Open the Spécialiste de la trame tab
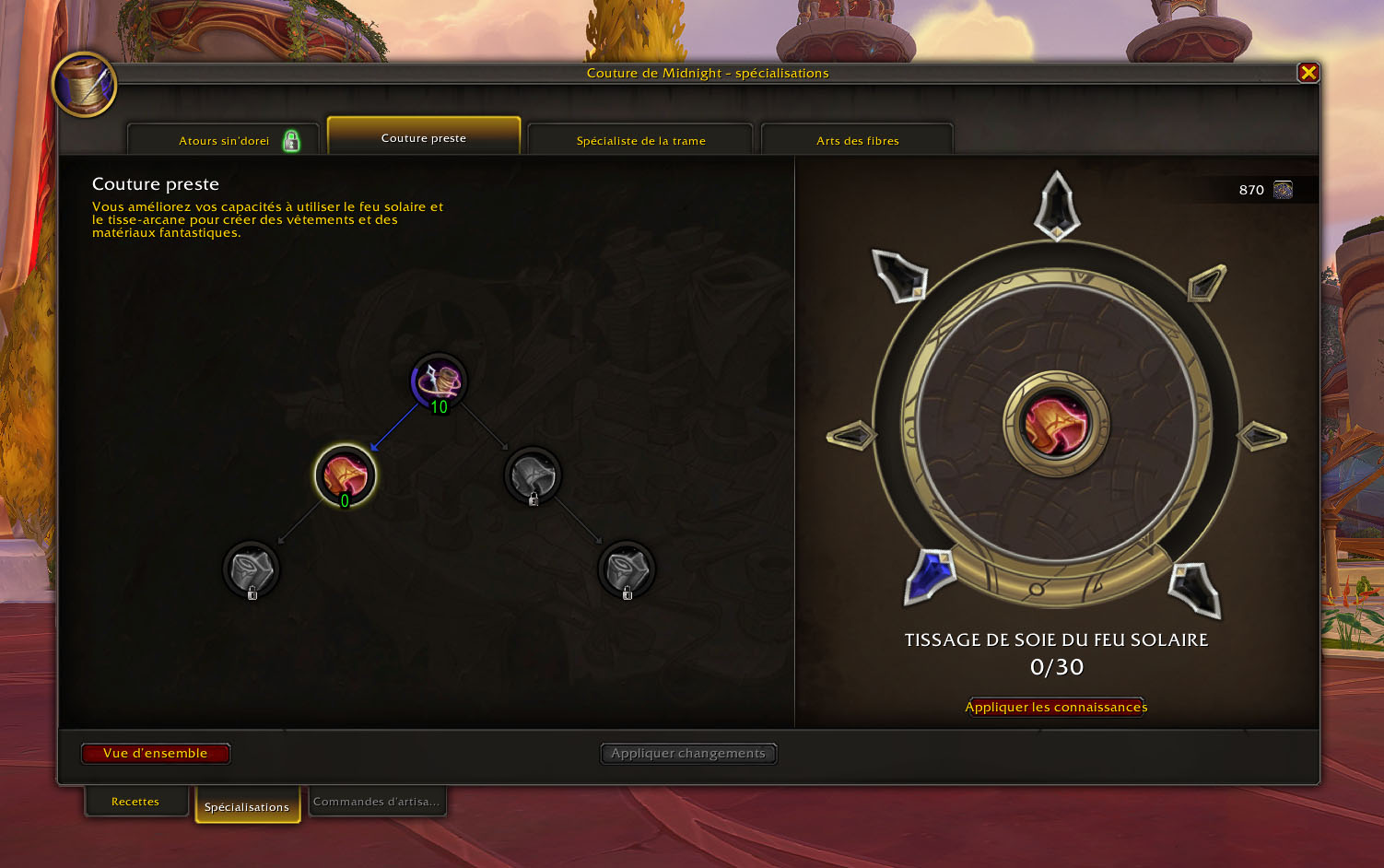The width and height of the screenshot is (1384, 868). (x=640, y=141)
